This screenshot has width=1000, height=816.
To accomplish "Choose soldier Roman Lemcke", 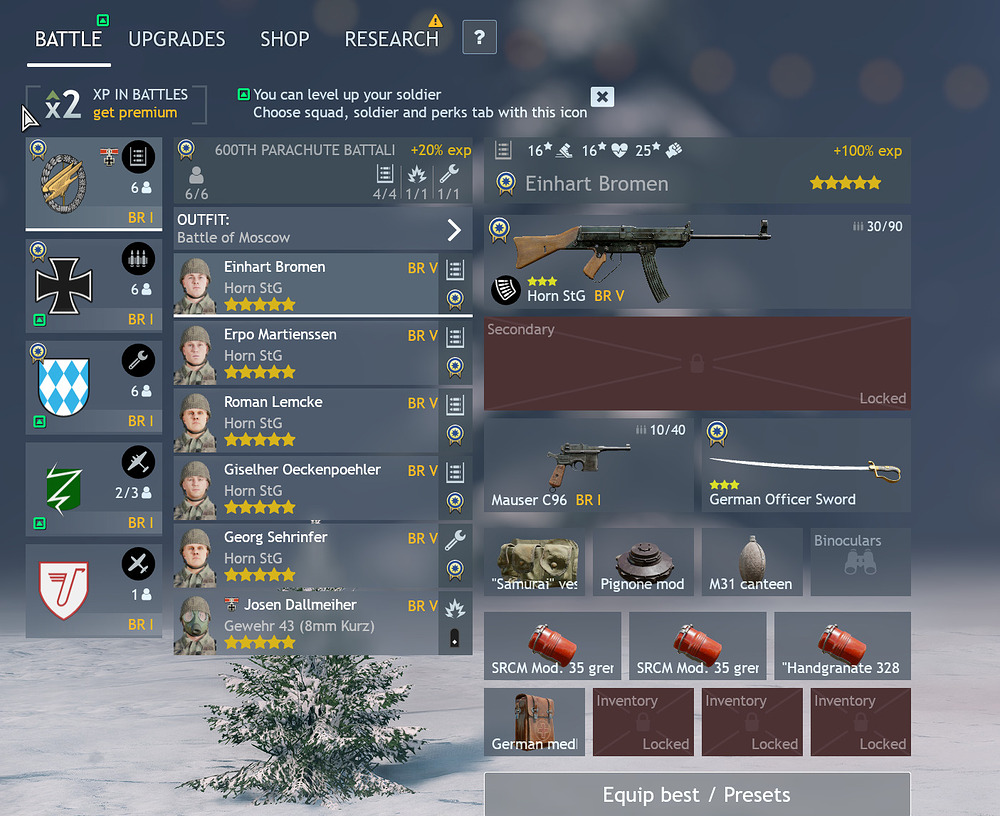I will 306,420.
